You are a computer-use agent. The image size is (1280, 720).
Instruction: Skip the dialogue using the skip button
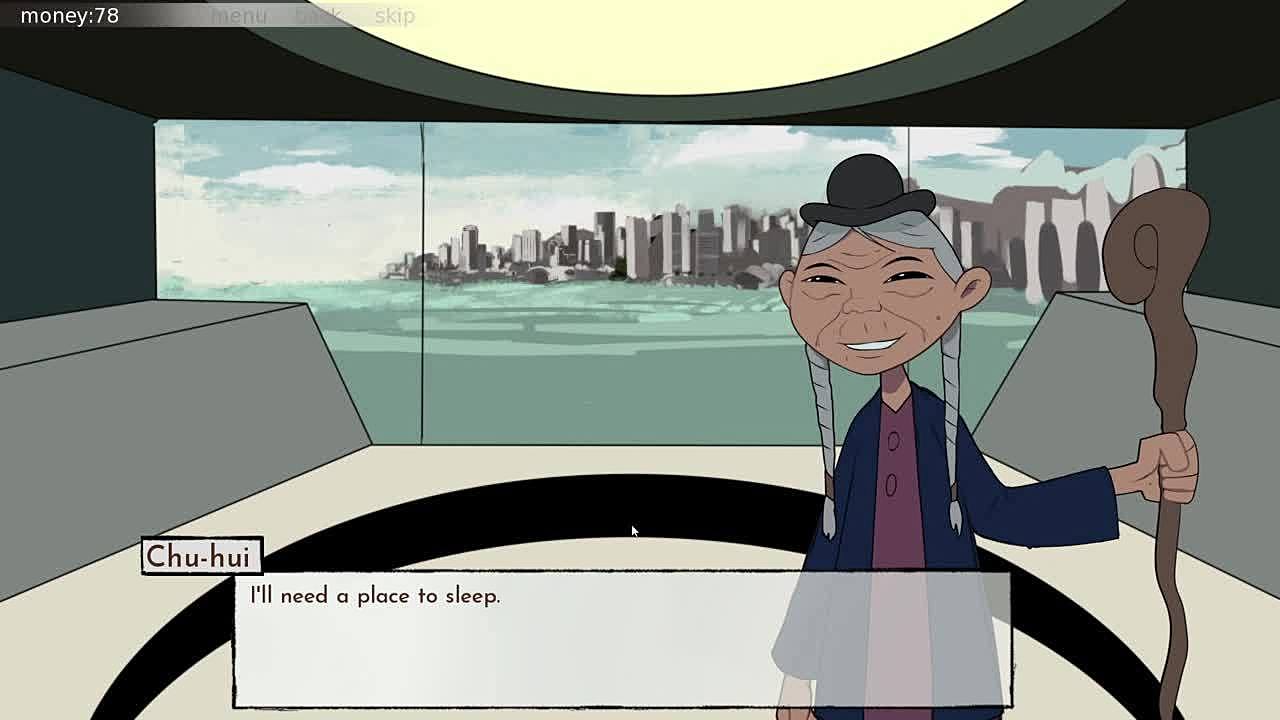[x=394, y=16]
